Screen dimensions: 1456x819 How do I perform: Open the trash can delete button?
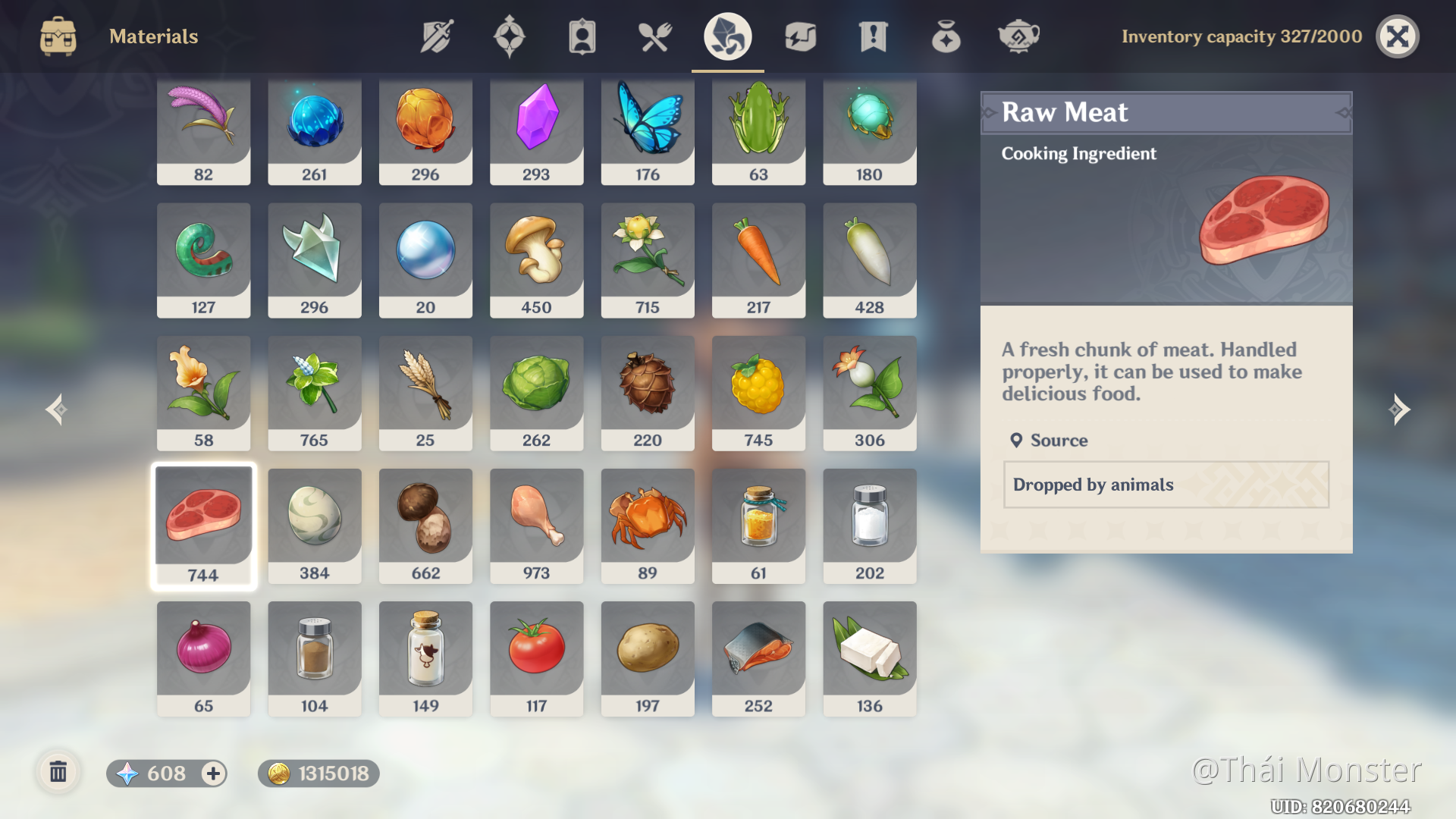[x=58, y=773]
